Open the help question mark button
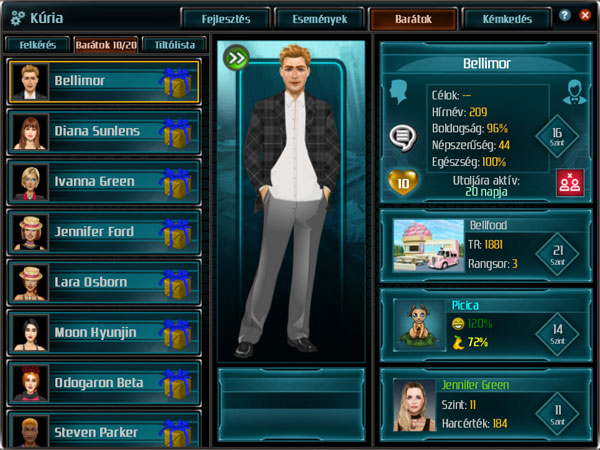This screenshot has width=600, height=450. click(566, 15)
